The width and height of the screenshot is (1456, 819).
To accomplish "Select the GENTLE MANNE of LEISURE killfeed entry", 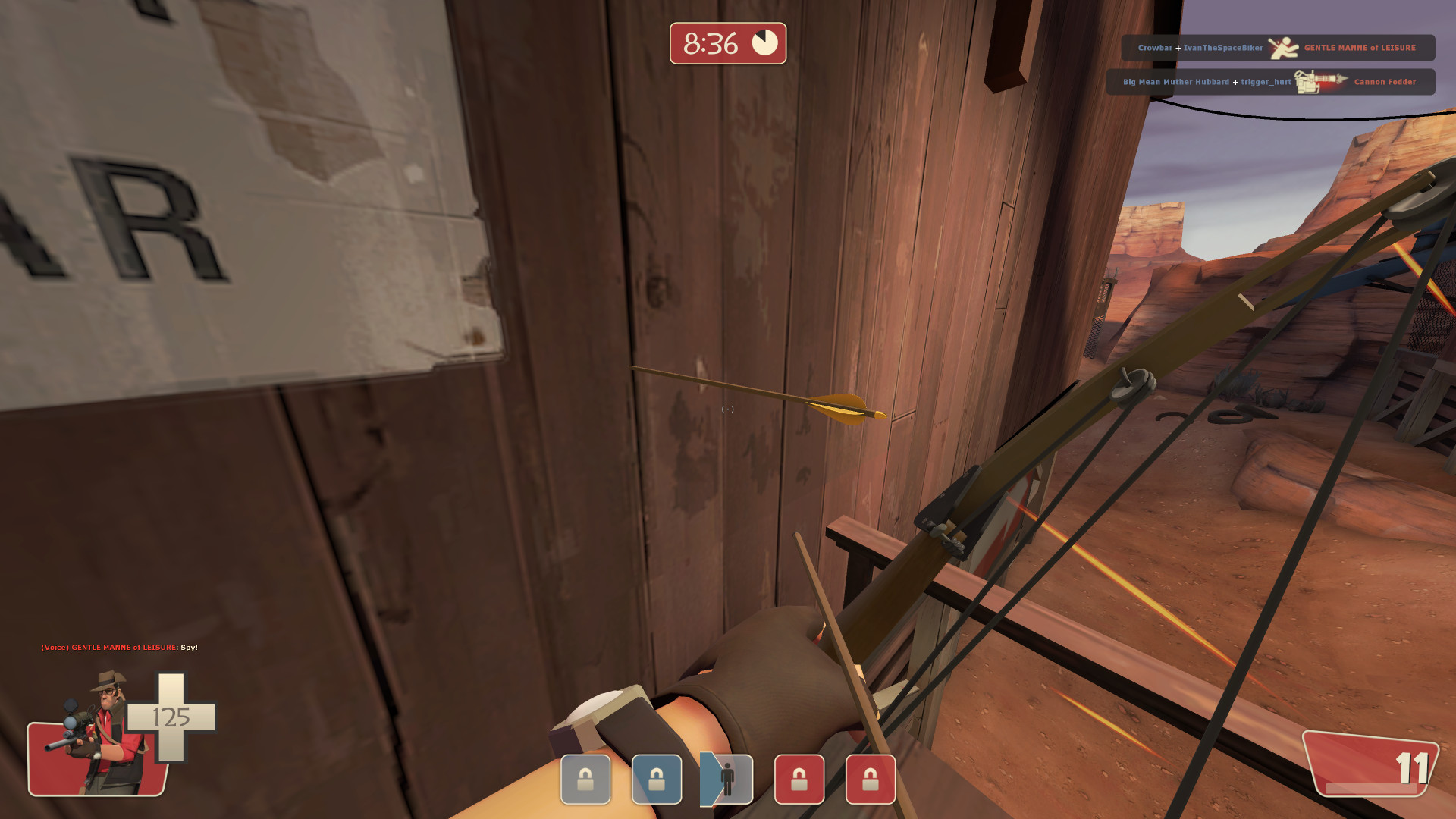I will tap(1360, 47).
